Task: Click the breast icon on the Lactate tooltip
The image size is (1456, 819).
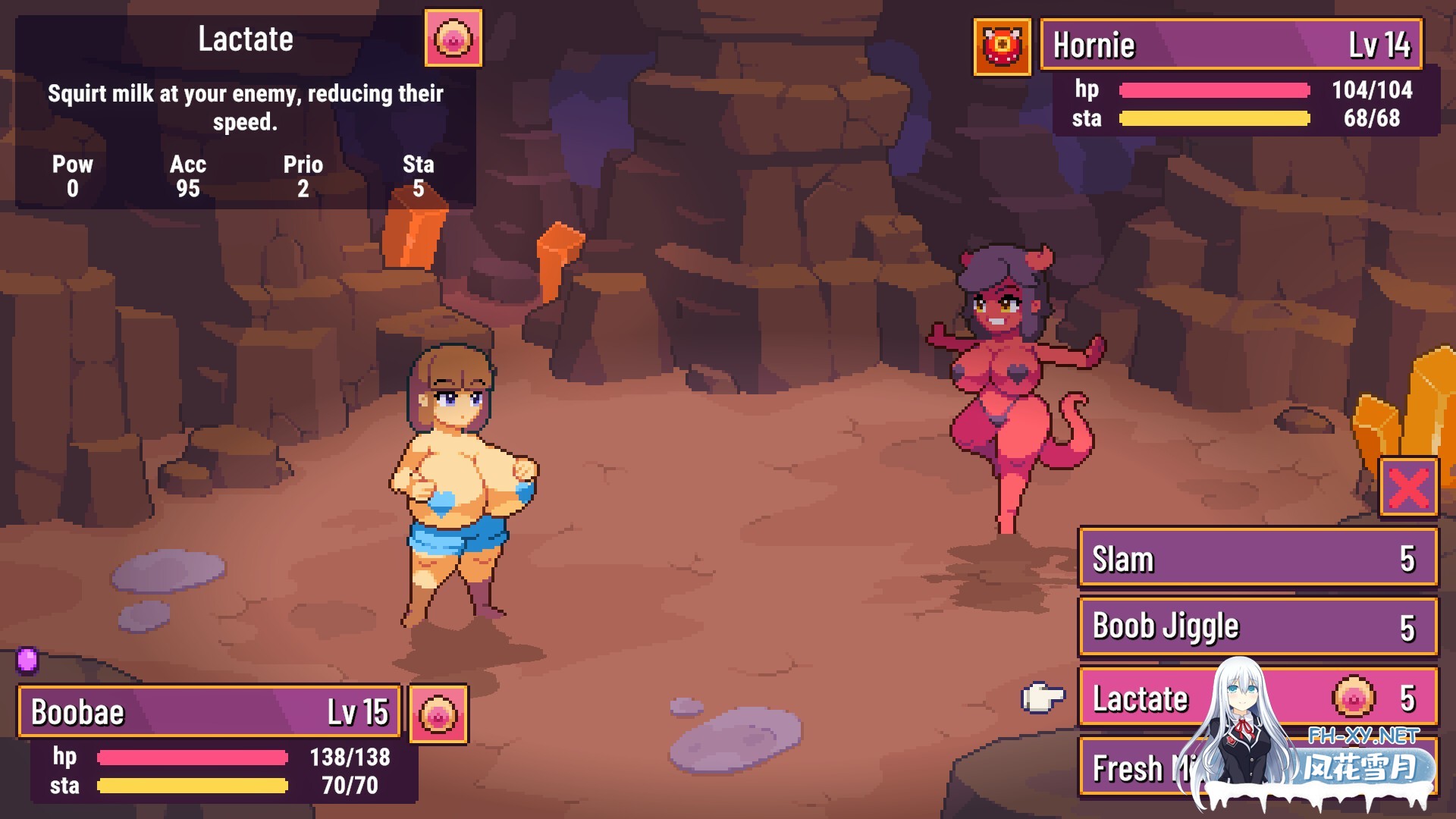Action: point(453,39)
